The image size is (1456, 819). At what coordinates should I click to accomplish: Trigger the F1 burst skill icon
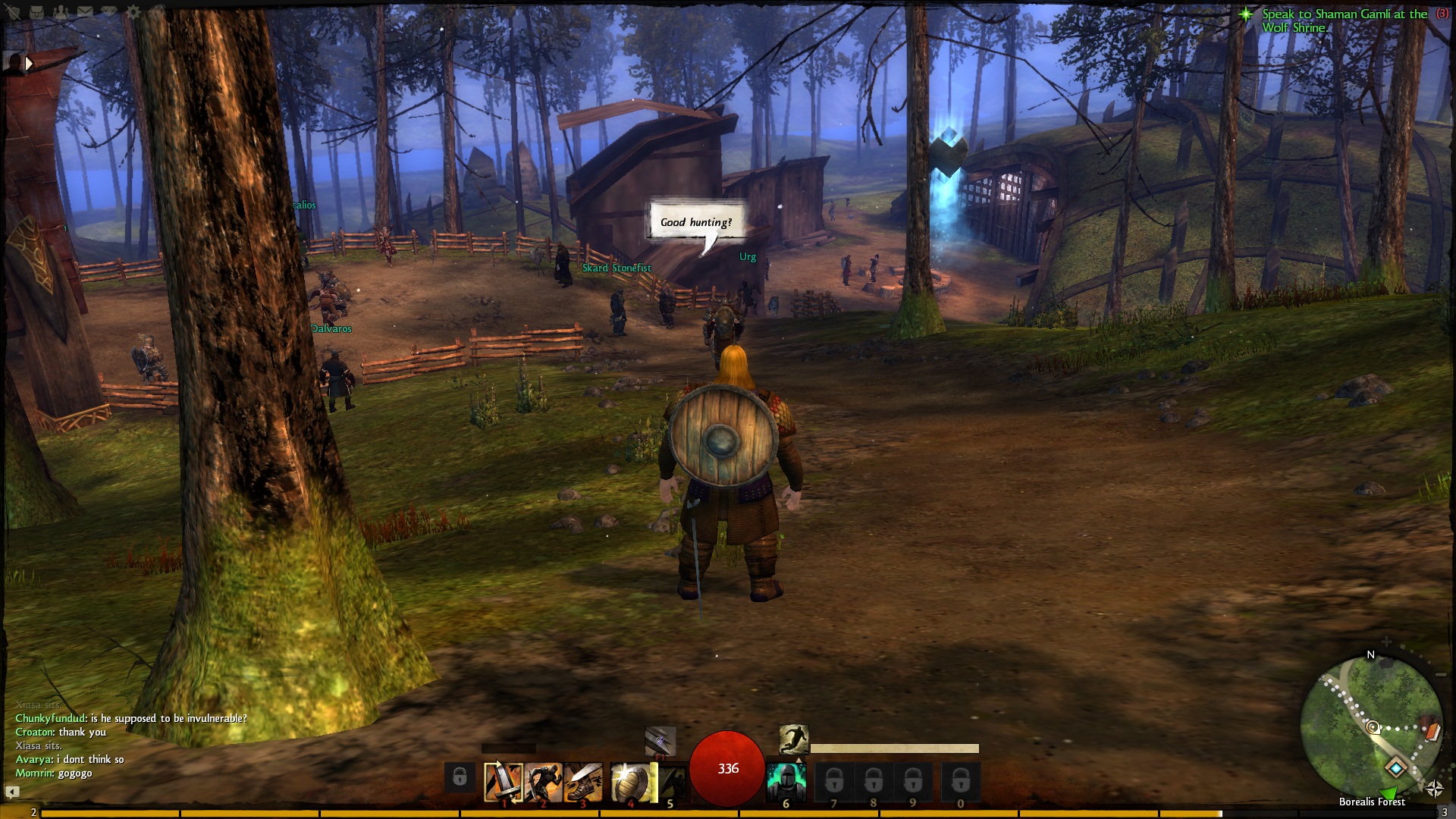tap(659, 741)
